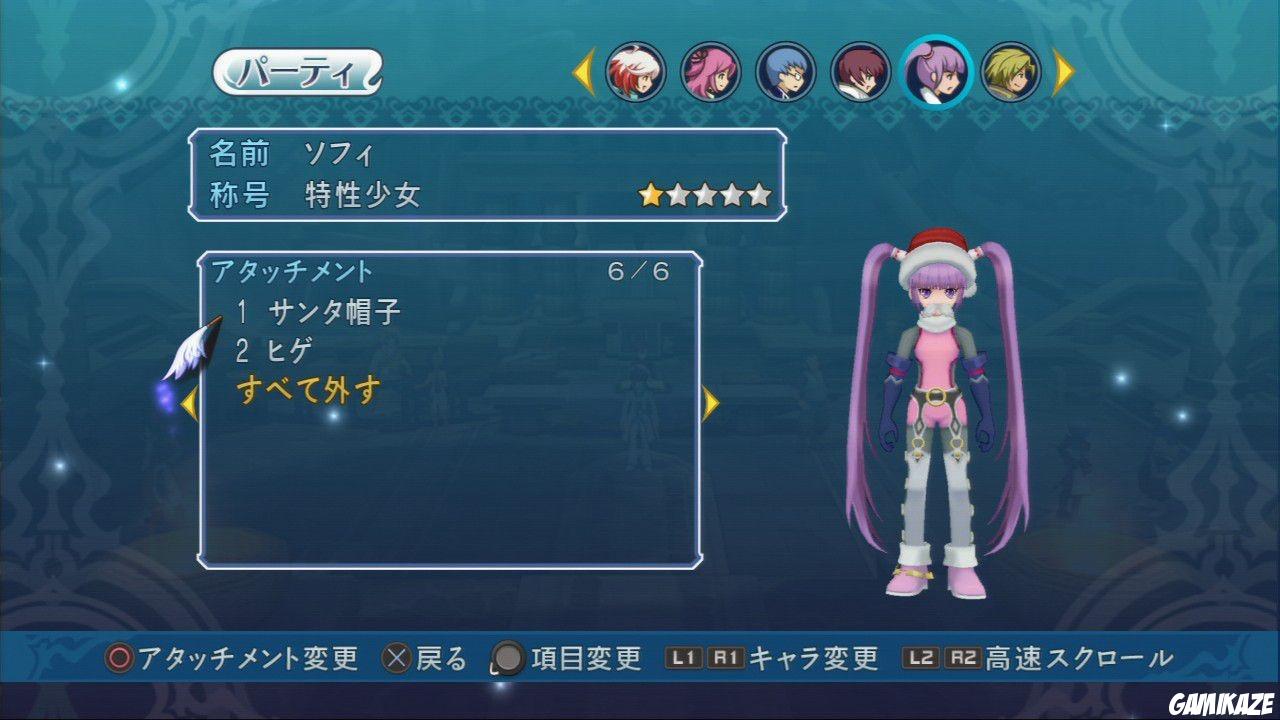Select the pink-haired Cheria portrait
1280x720 pixels.
(x=711, y=73)
